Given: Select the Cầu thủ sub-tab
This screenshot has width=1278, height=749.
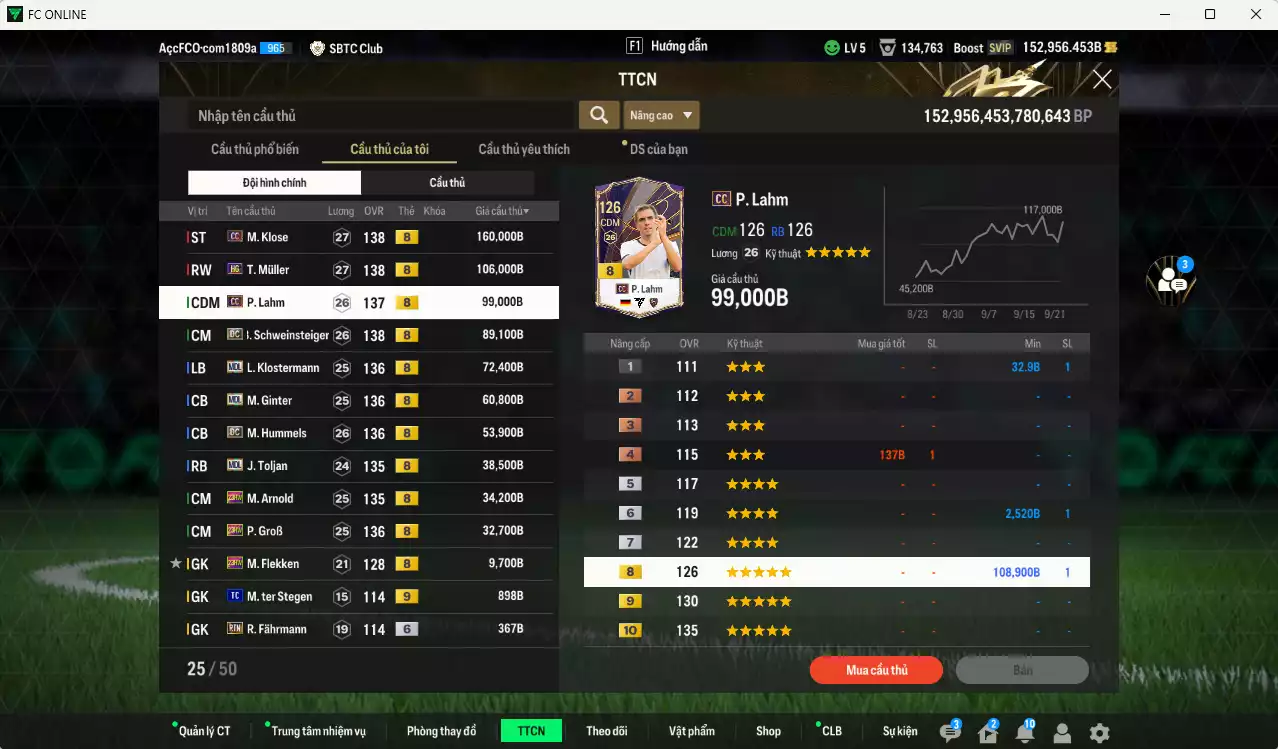Looking at the screenshot, I should [447, 183].
